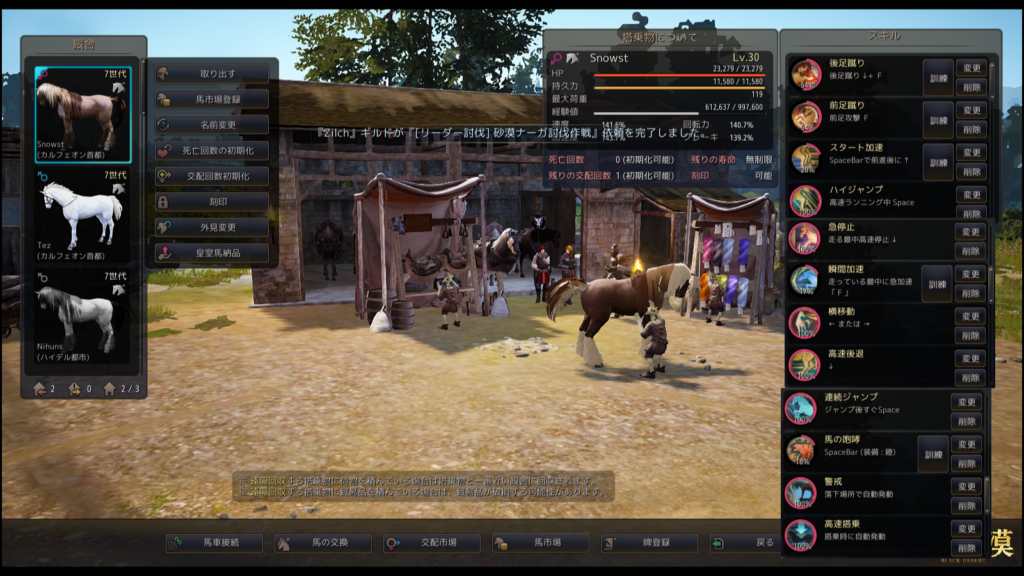Click the 取り出す (take out) button
Viewport: 1024px width, 576px height.
tap(213, 73)
